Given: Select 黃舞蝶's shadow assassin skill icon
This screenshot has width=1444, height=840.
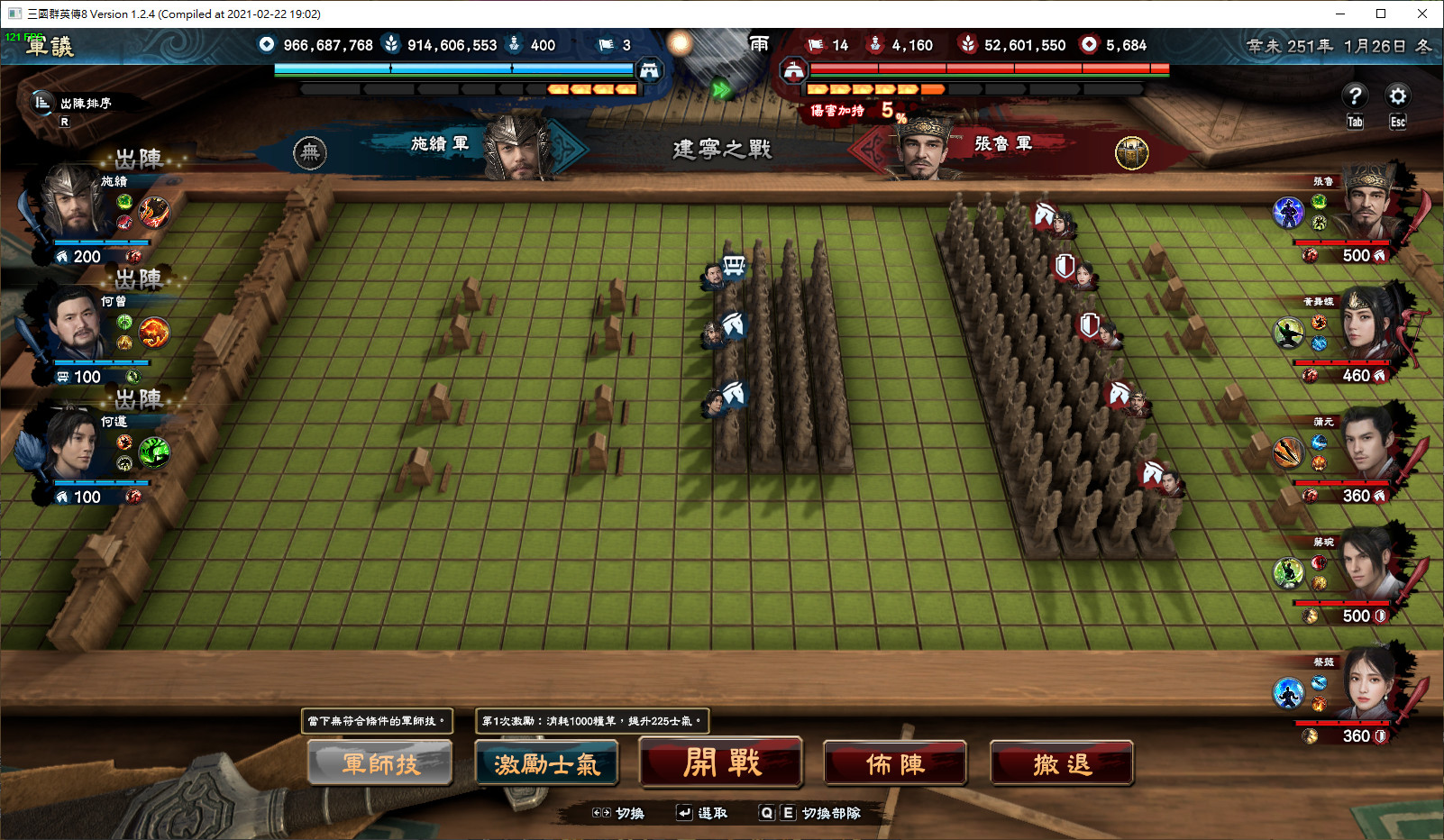Looking at the screenshot, I should 1289,333.
